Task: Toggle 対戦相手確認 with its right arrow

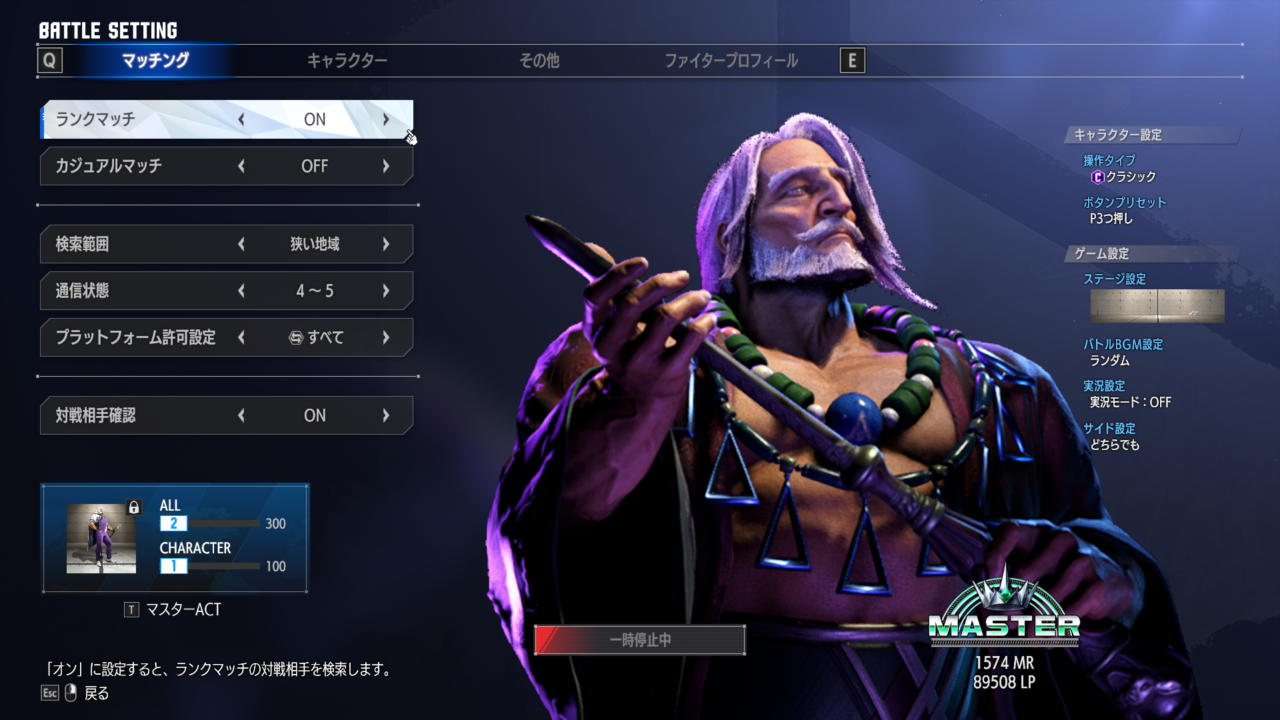Action: pyautogui.click(x=386, y=416)
